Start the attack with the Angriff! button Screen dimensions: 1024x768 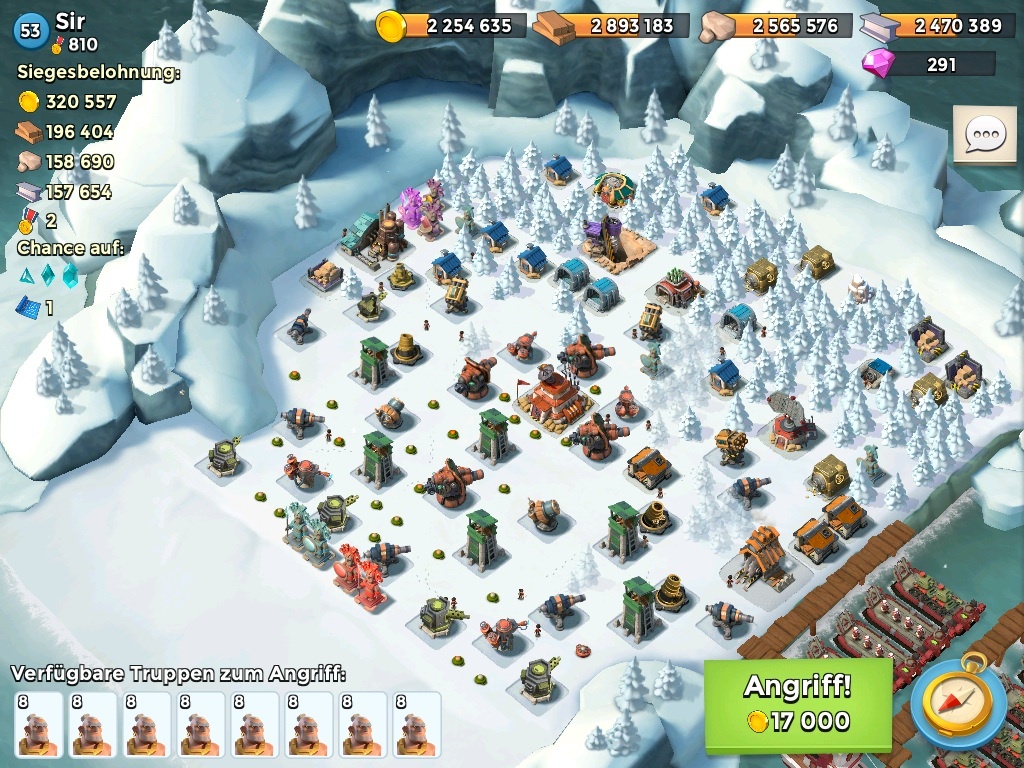797,704
